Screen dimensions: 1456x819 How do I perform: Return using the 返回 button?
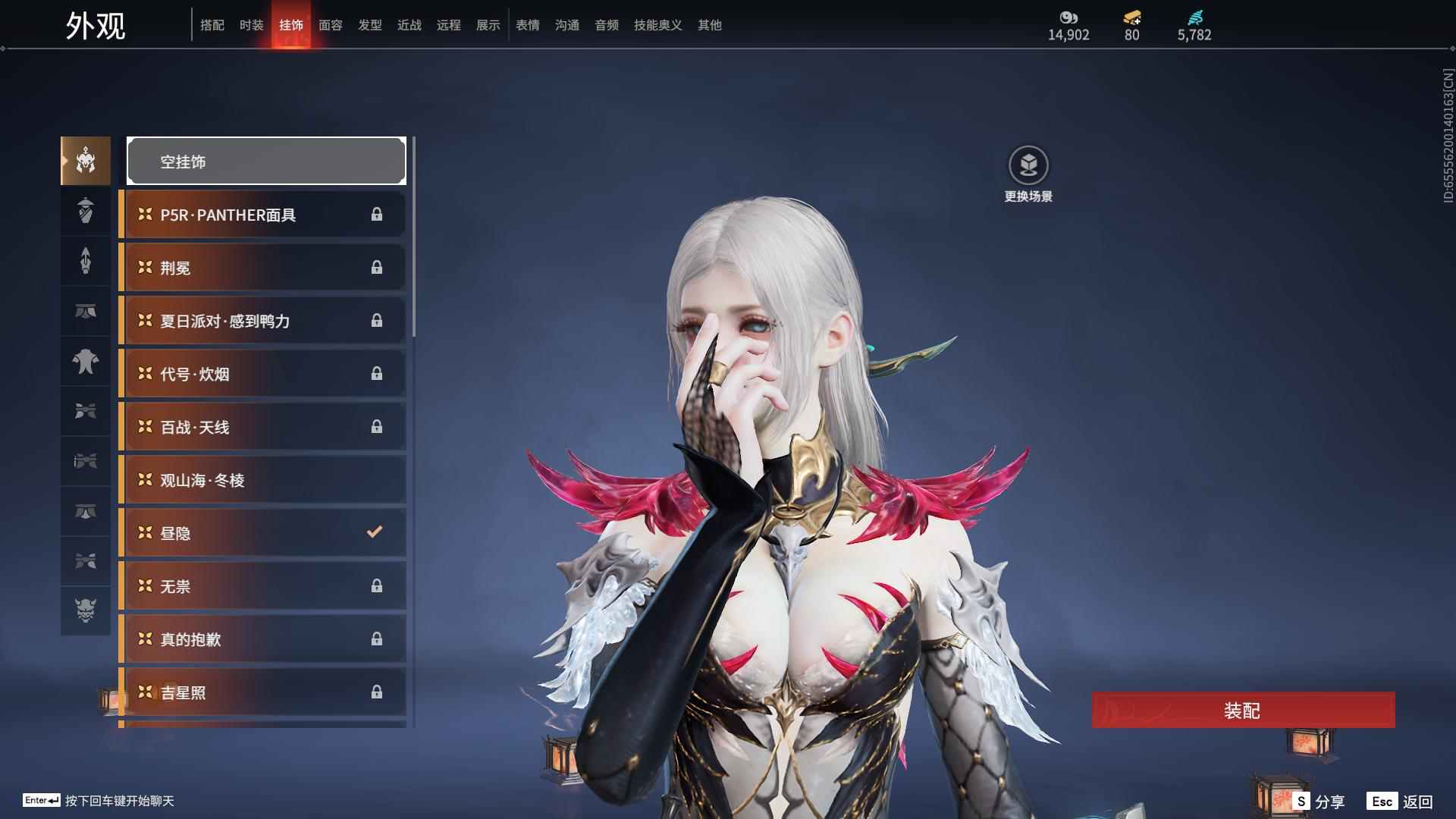point(1400,801)
